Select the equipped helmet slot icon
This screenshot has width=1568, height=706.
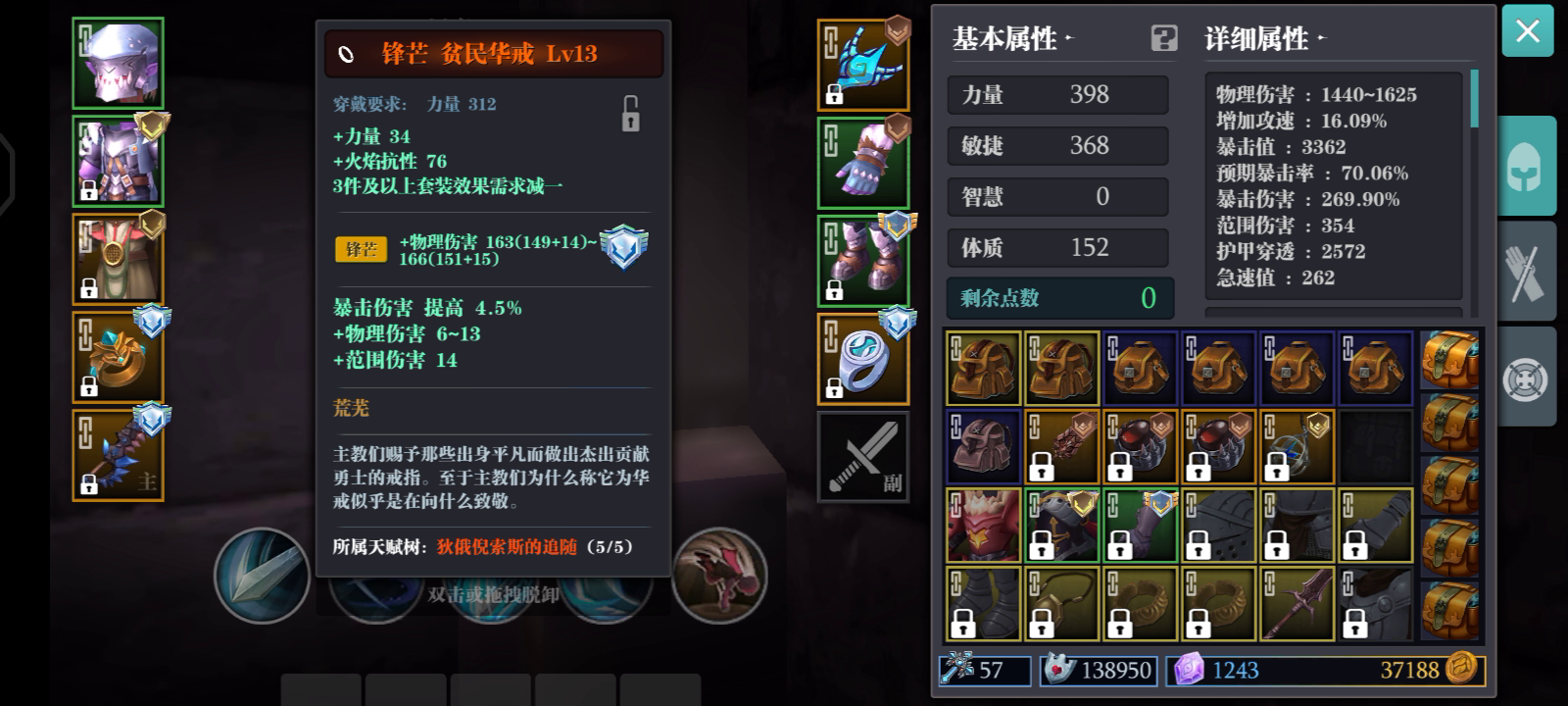click(x=118, y=62)
